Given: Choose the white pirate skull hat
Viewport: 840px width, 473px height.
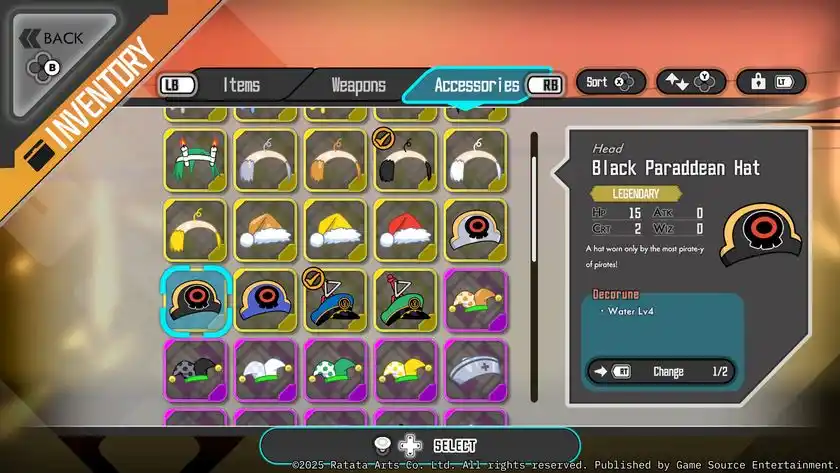Looking at the screenshot, I should click(476, 230).
